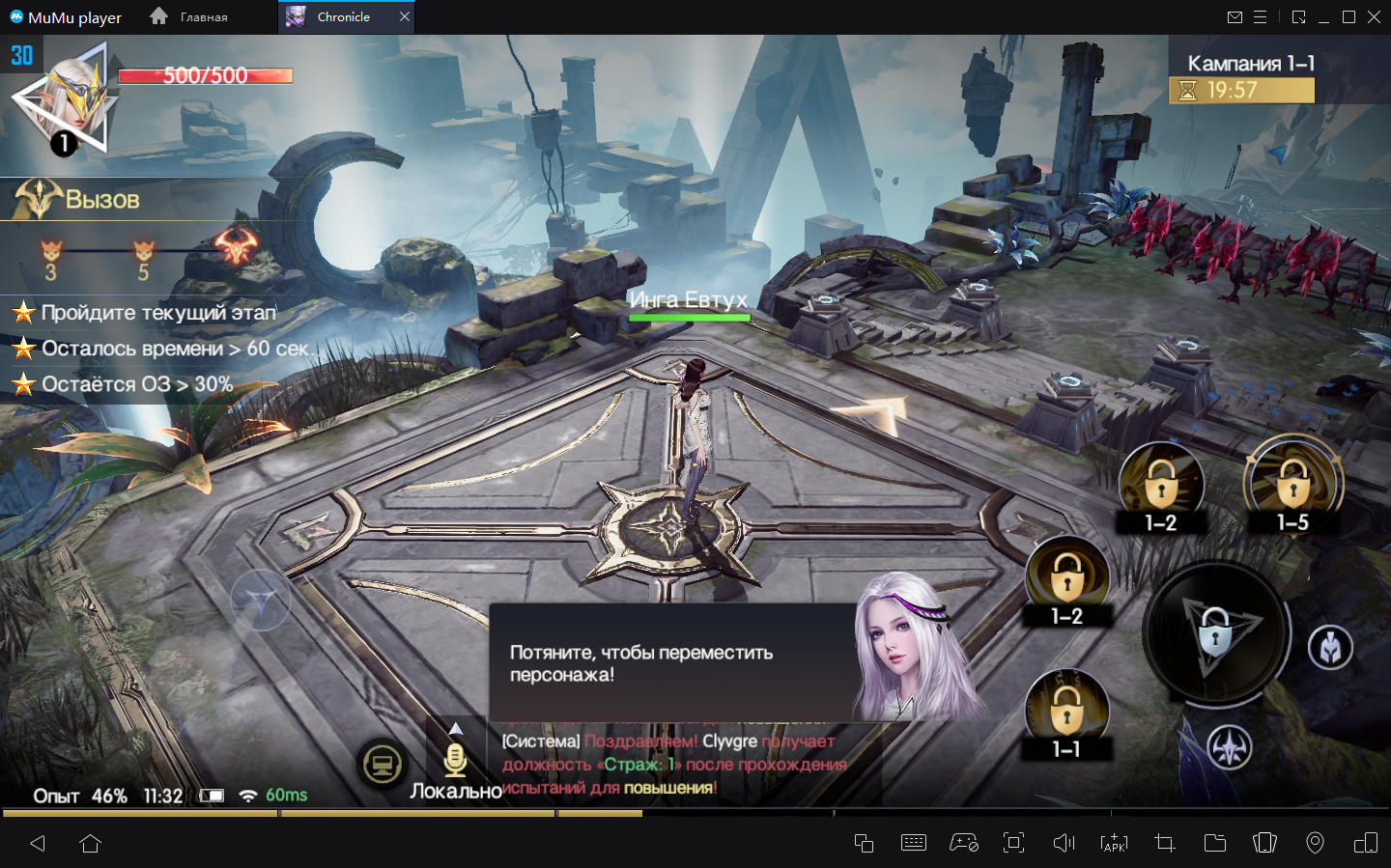1391x868 pixels.
Task: Open the system chat message log
Action: click(674, 765)
